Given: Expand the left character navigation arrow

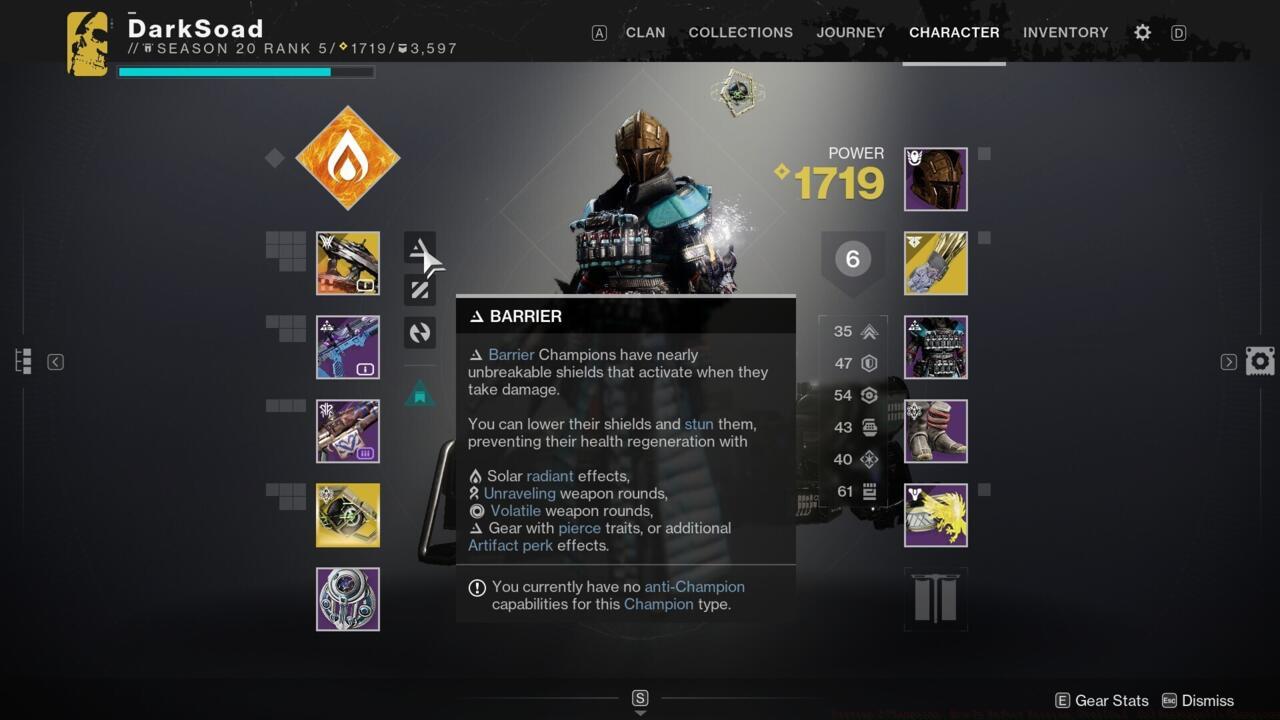Looking at the screenshot, I should coord(55,362).
